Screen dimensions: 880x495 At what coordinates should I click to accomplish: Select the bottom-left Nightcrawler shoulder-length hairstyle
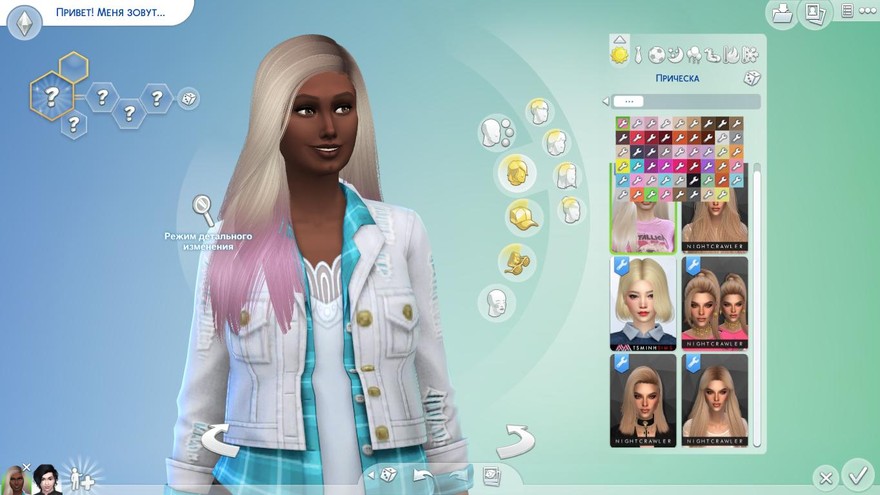point(643,400)
